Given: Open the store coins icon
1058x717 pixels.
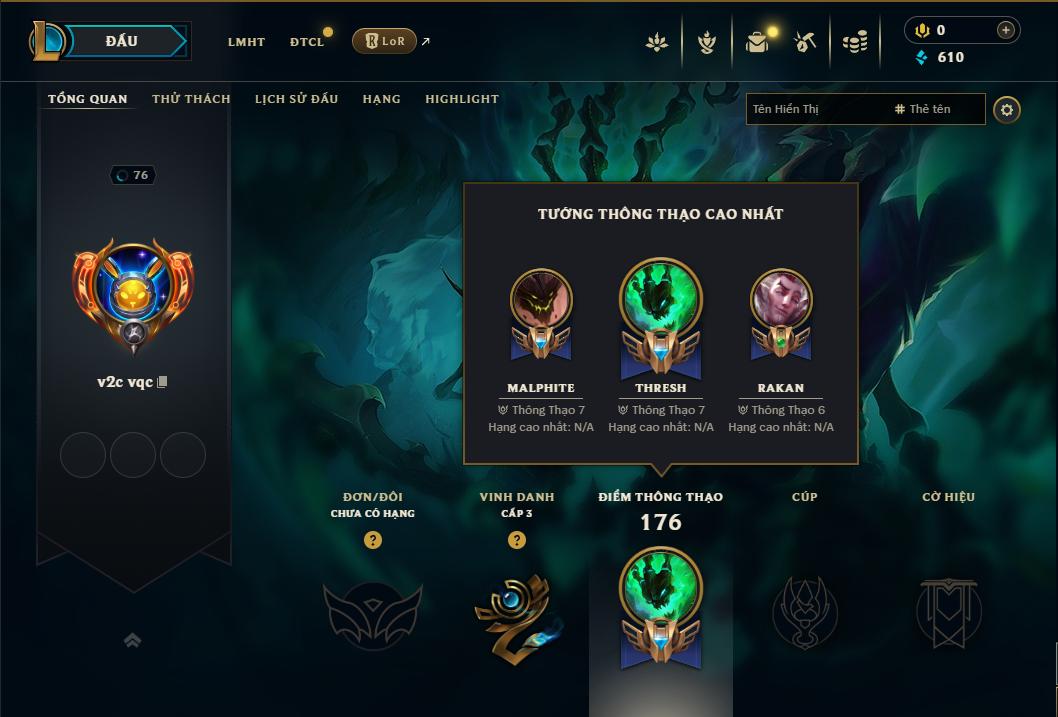Looking at the screenshot, I should (x=855, y=42).
